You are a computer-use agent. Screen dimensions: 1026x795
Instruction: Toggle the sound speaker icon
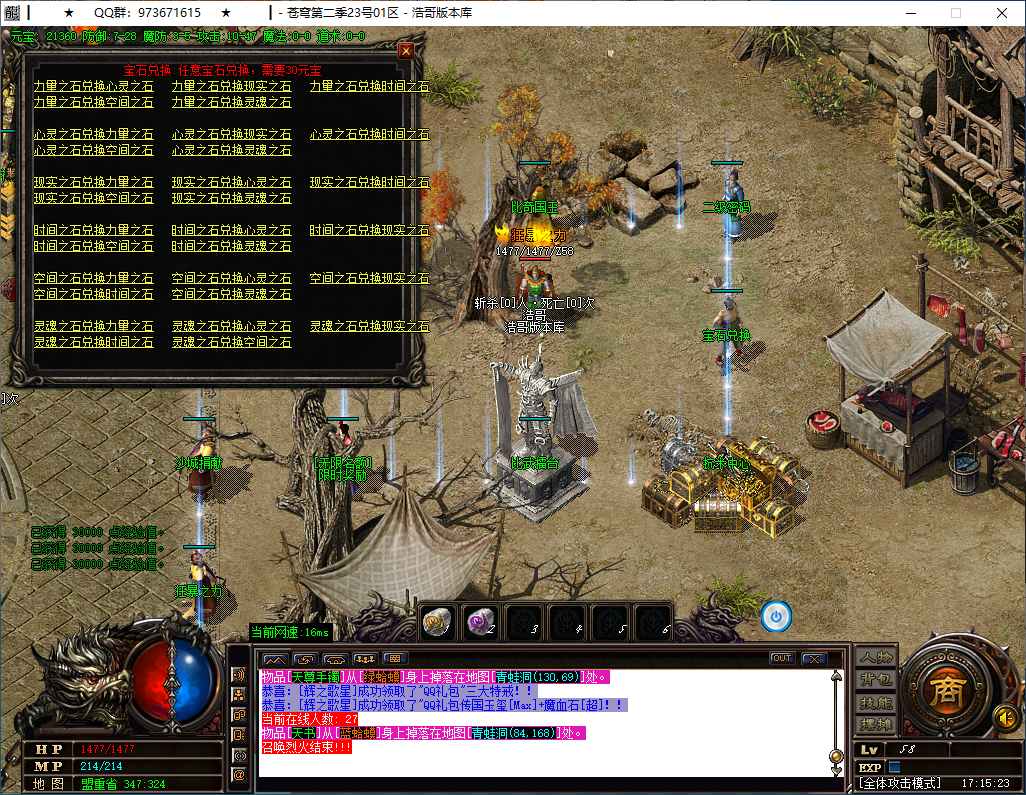click(x=1005, y=717)
